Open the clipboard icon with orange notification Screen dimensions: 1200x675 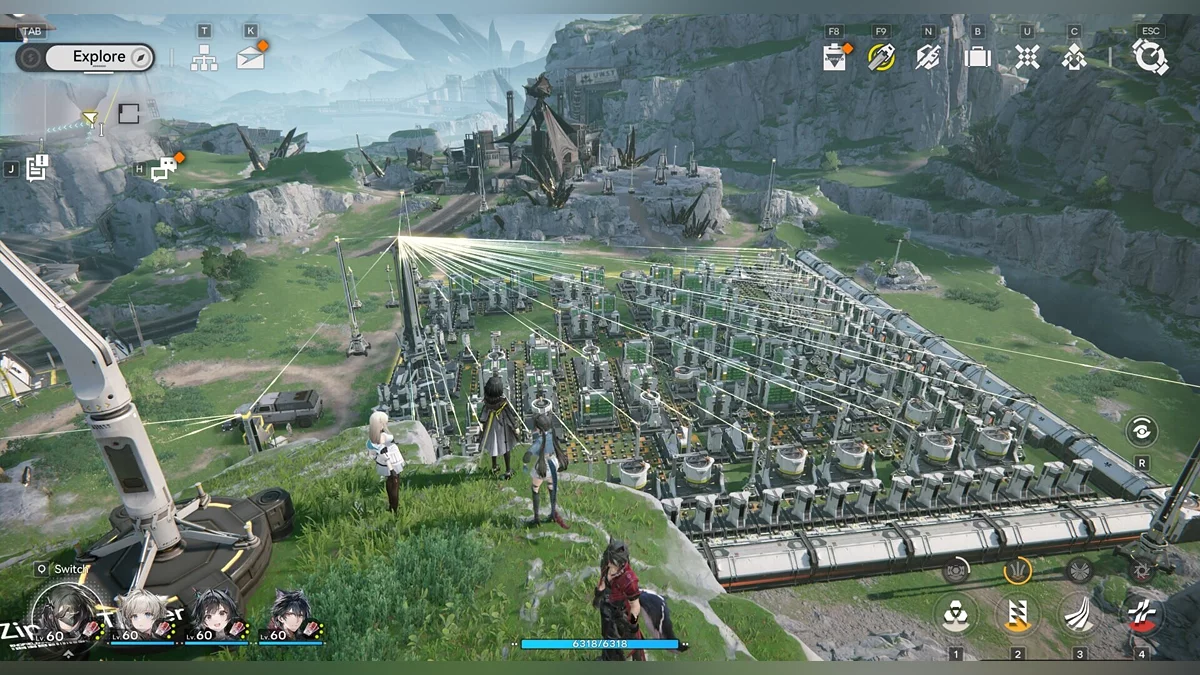coord(835,57)
